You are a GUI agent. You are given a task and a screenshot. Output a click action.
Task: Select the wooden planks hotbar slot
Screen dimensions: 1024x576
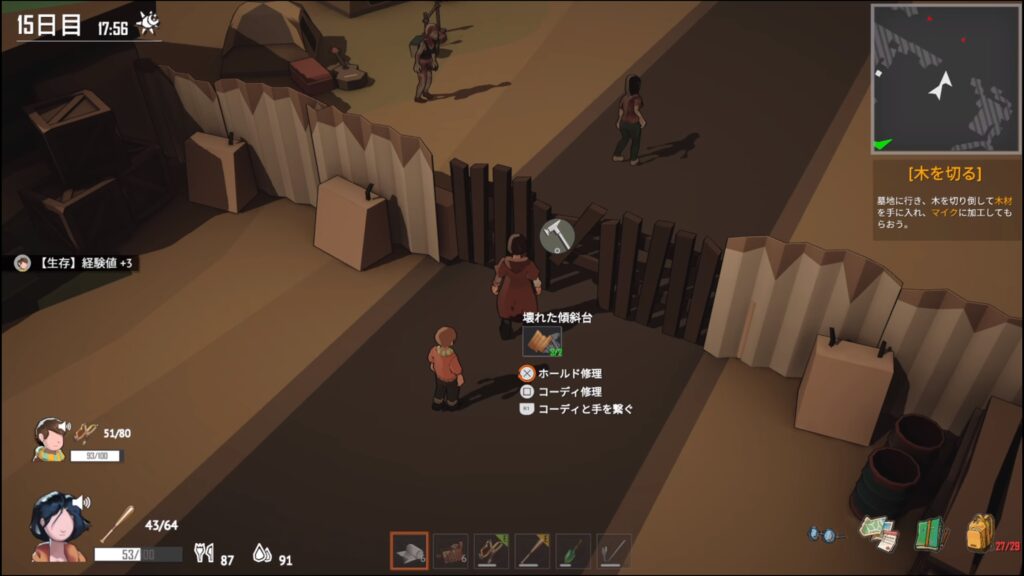pyautogui.click(x=450, y=551)
